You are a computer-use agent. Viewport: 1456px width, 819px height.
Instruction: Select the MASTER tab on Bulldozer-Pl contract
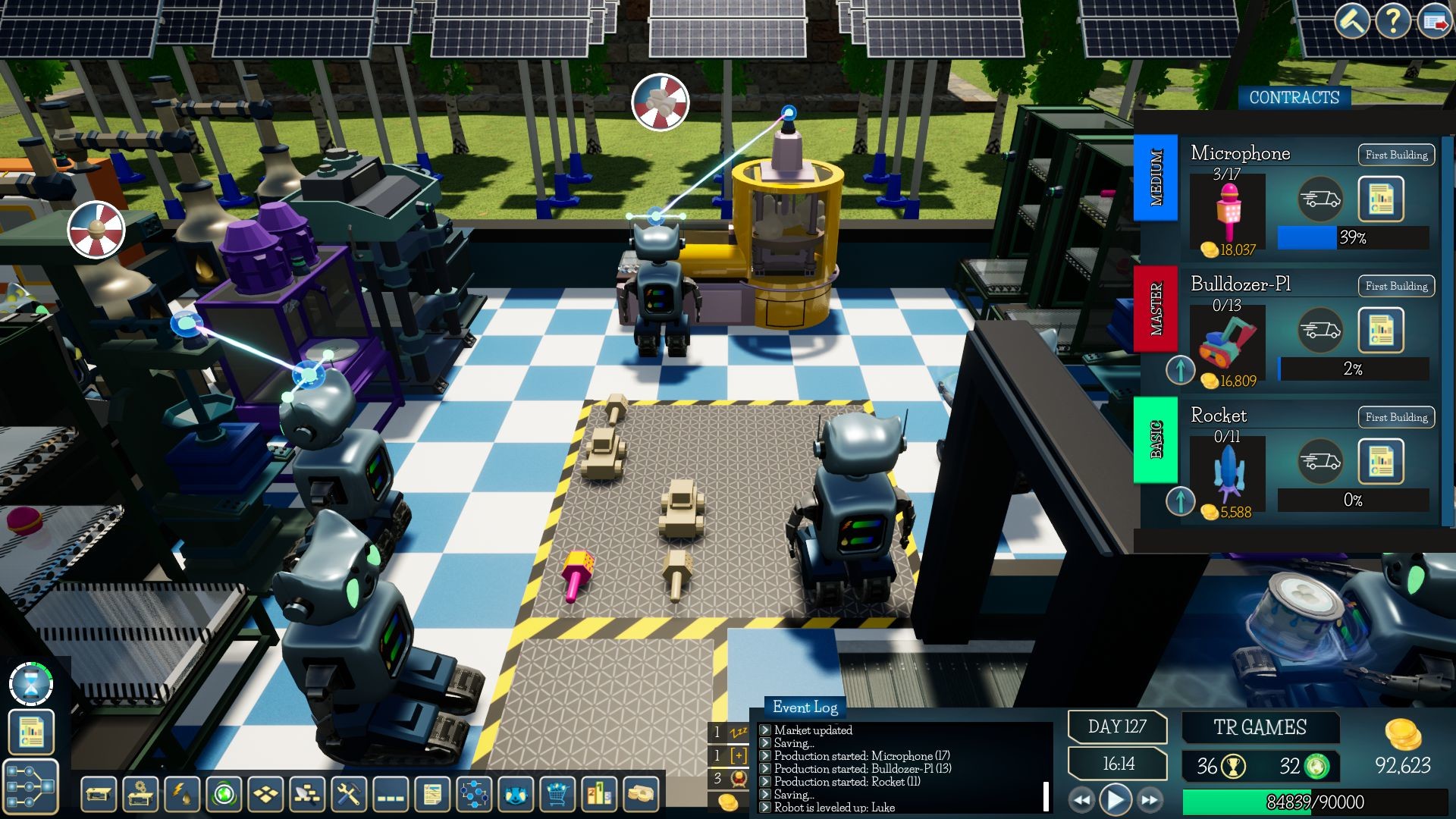point(1156,314)
